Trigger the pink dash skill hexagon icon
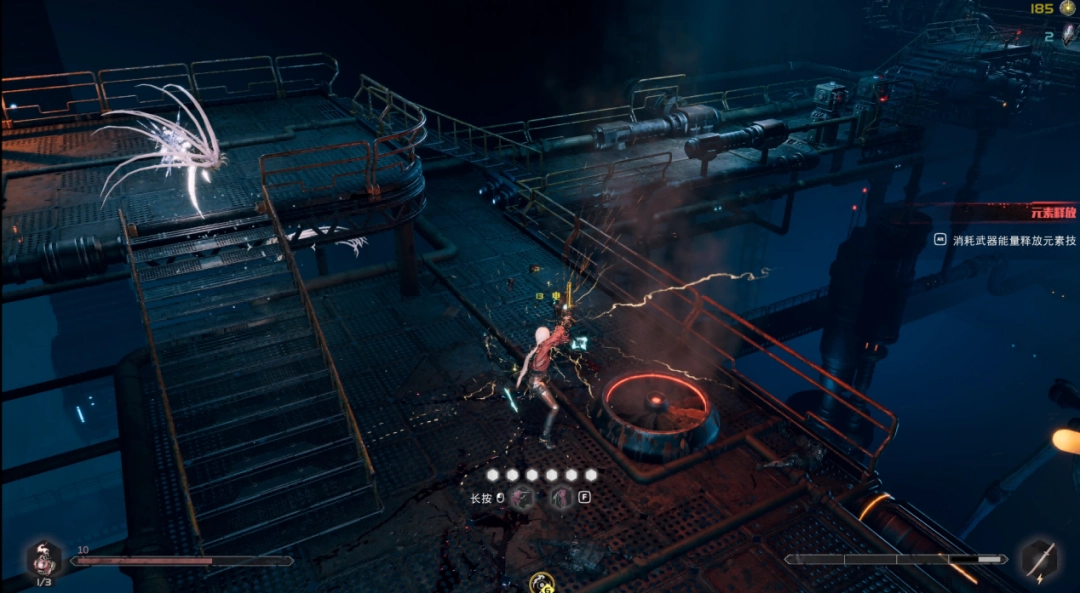The width and height of the screenshot is (1080, 593). [561, 499]
